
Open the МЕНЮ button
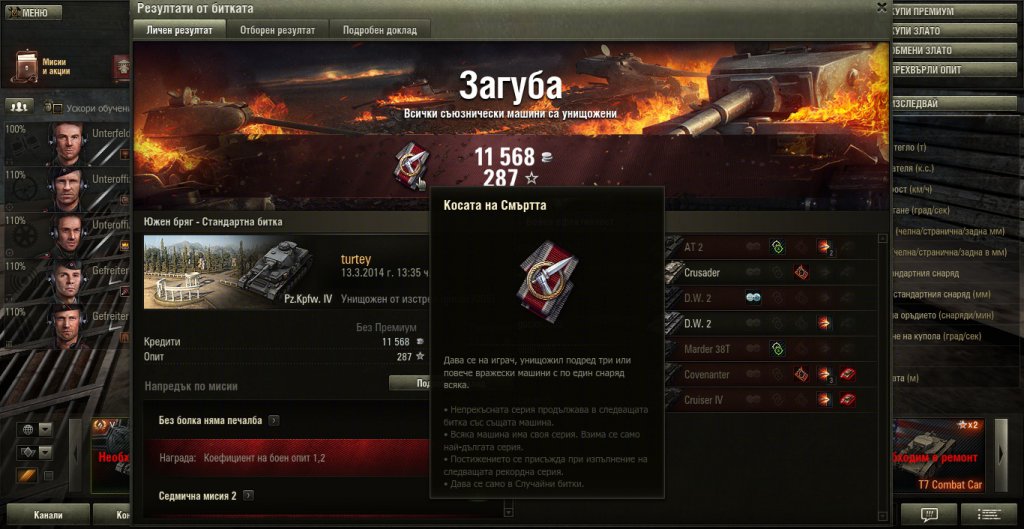(32, 13)
